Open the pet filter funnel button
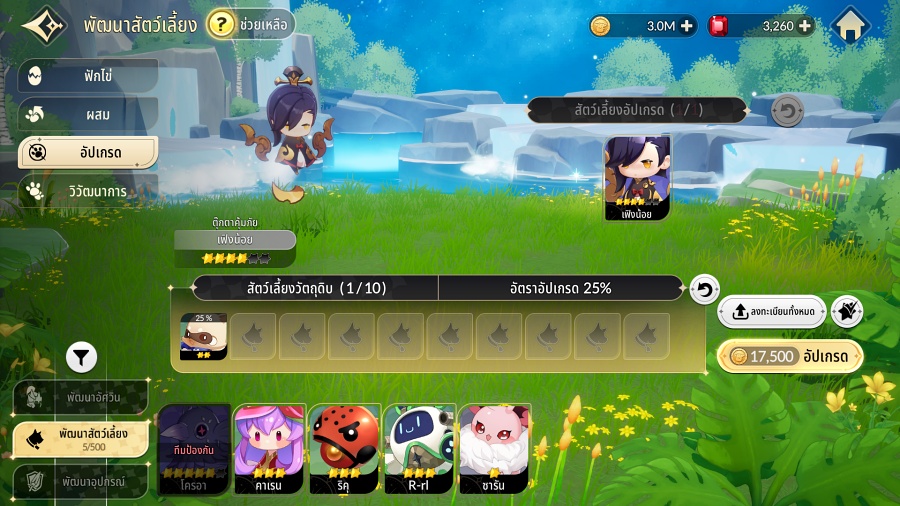900x506 pixels. [82, 355]
